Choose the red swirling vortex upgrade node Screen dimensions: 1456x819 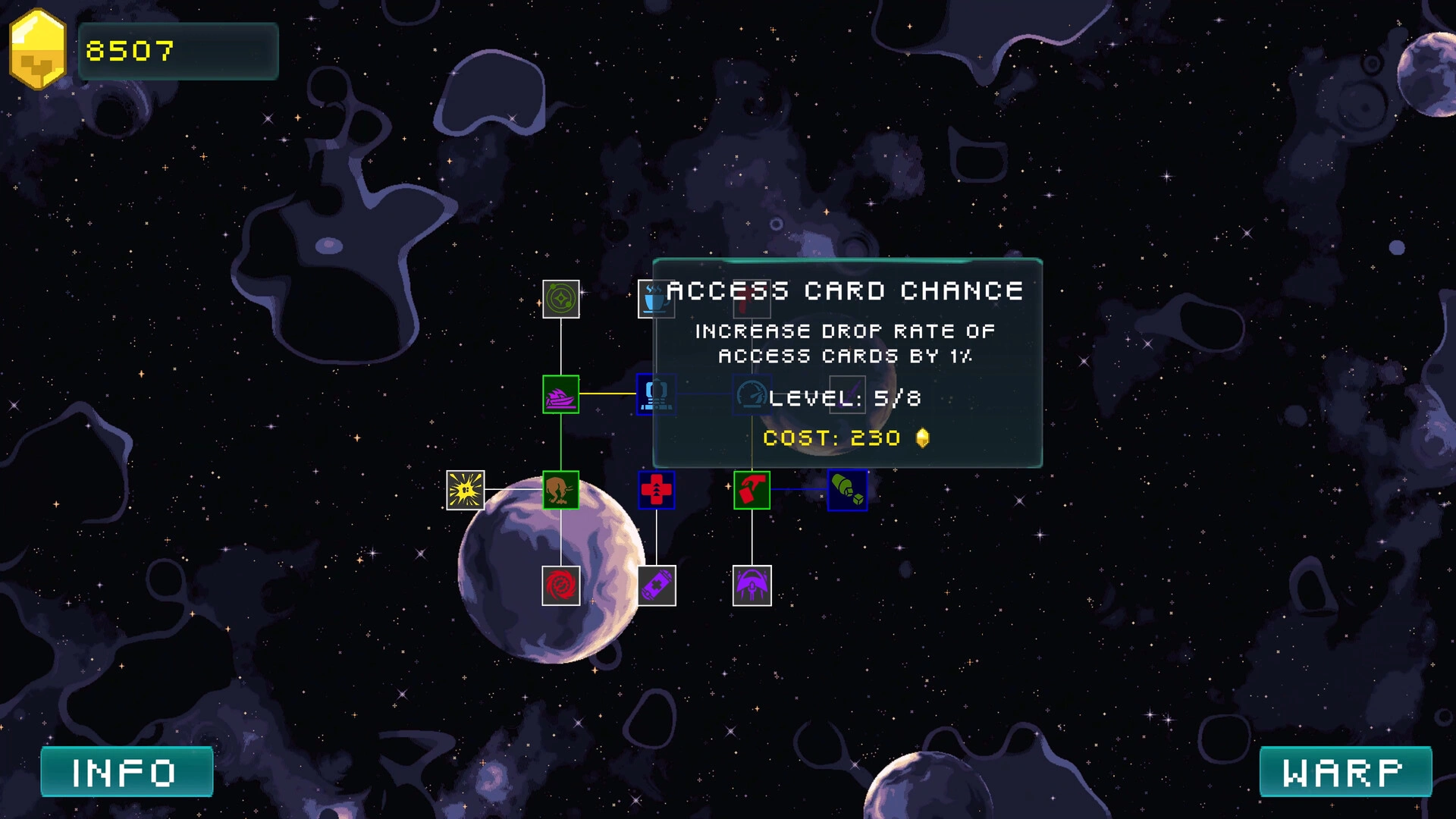click(561, 585)
